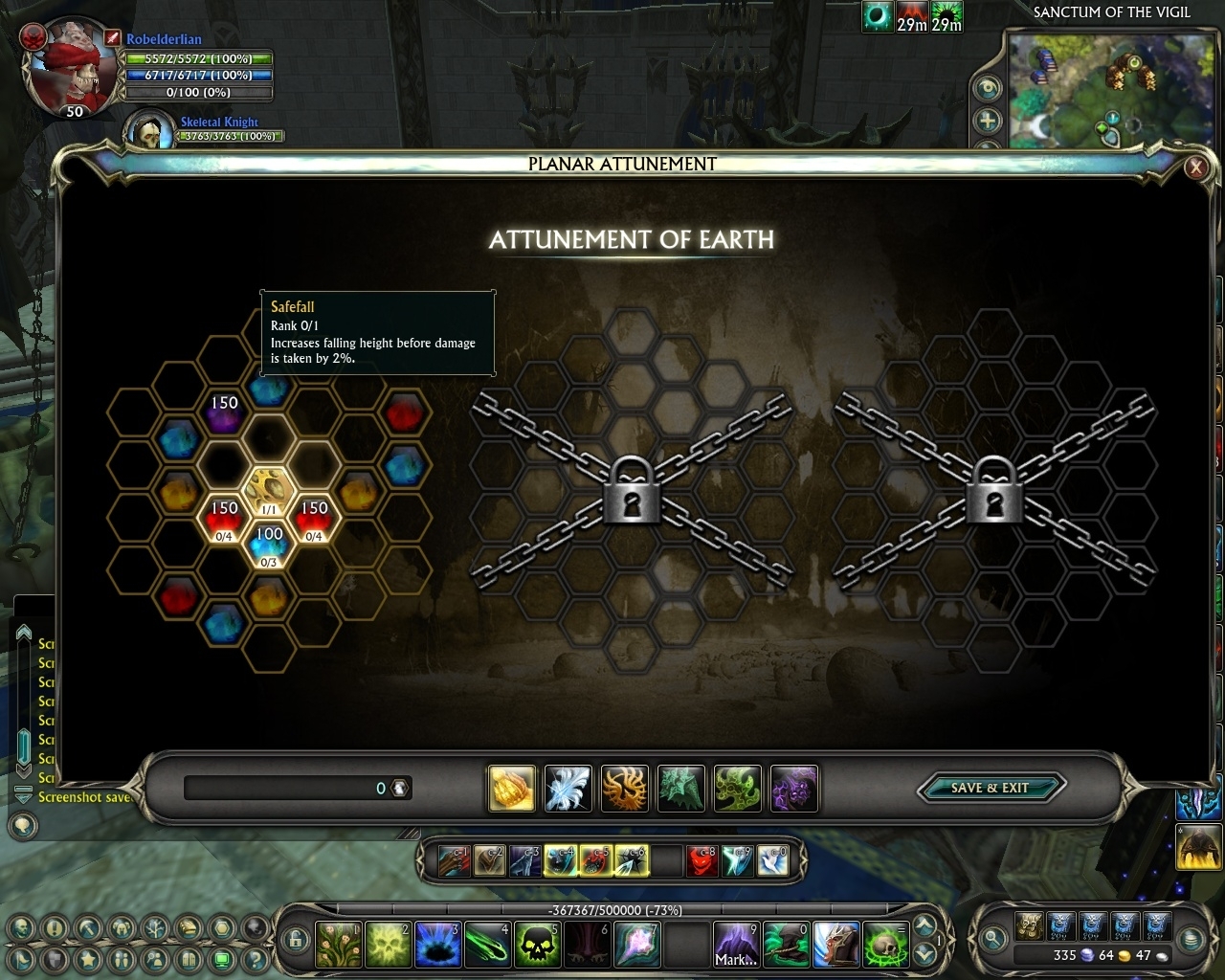
Task: Open the monitor icon in bottom-left menu
Action: [221, 960]
